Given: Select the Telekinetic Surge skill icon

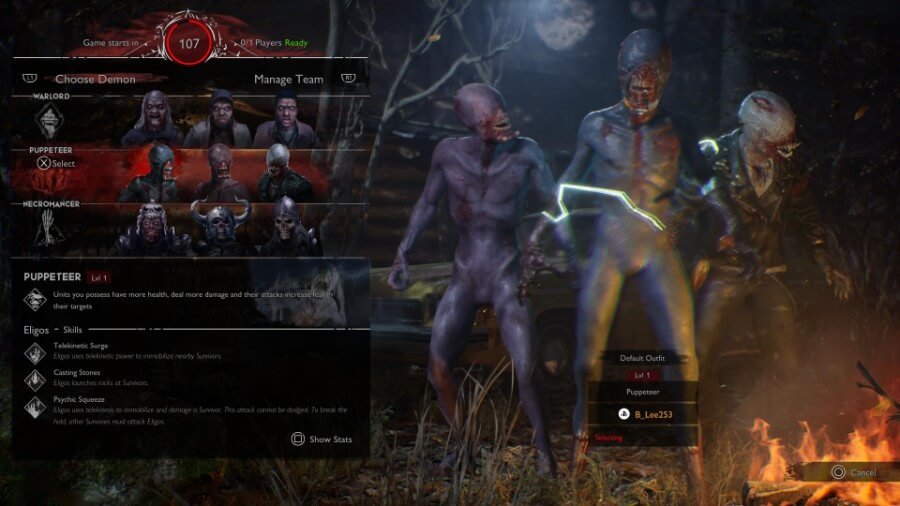Looking at the screenshot, I should 35,351.
